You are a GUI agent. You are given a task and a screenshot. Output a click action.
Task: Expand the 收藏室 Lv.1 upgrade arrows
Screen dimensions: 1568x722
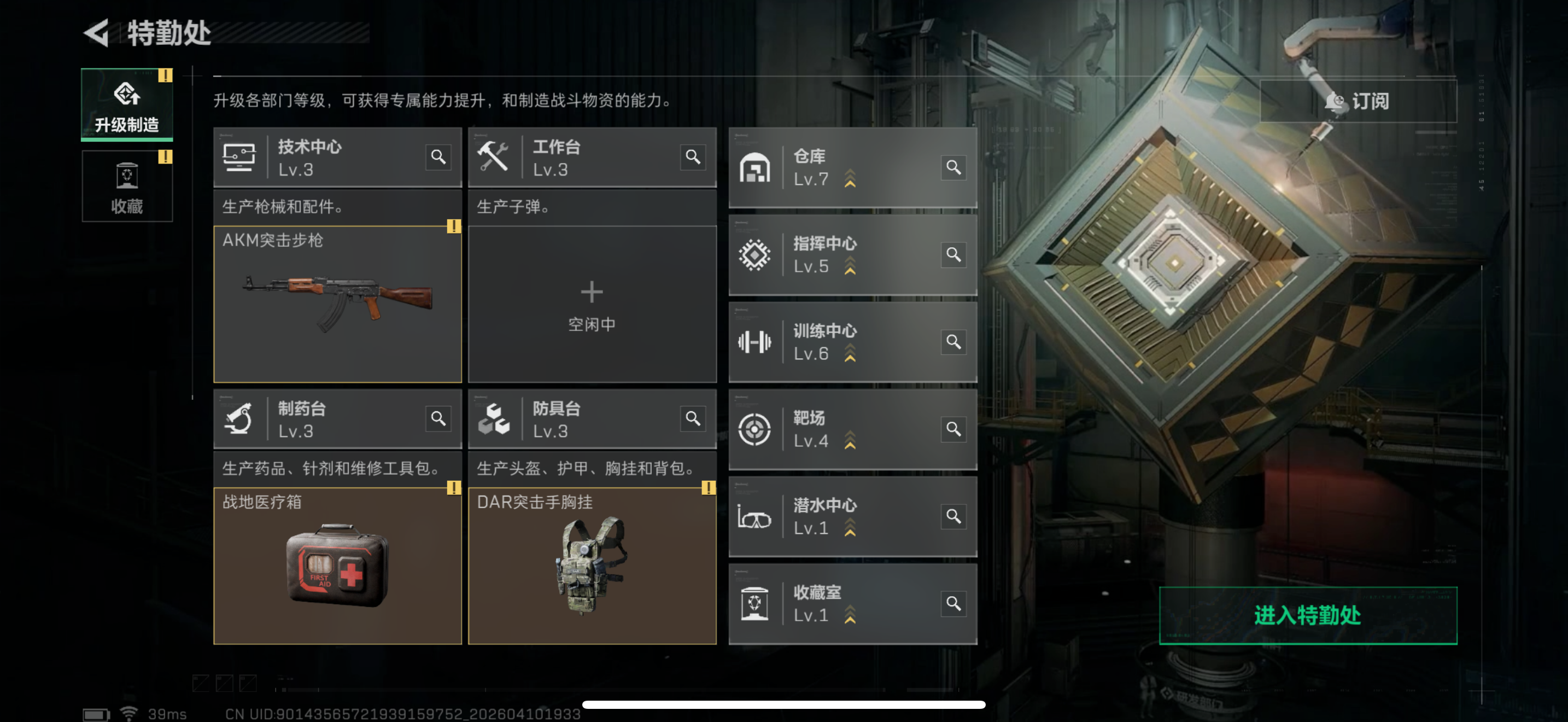pyautogui.click(x=849, y=615)
